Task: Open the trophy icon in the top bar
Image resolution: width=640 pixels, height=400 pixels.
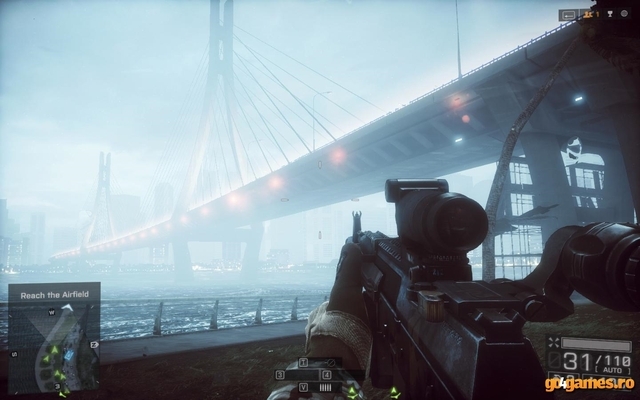Action: pyautogui.click(x=611, y=14)
